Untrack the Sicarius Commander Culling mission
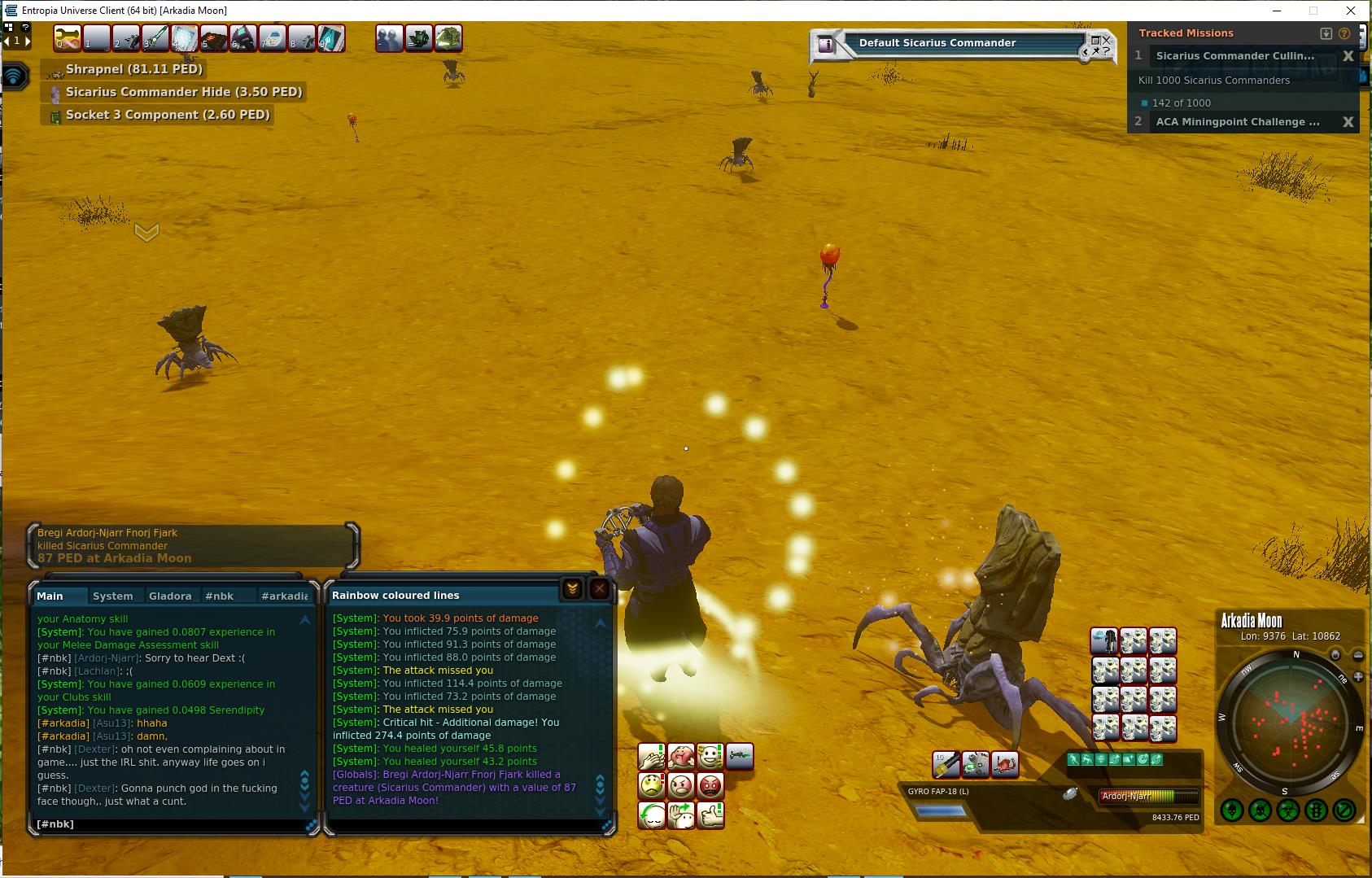Viewport: 1372px width, 878px height. (1348, 56)
